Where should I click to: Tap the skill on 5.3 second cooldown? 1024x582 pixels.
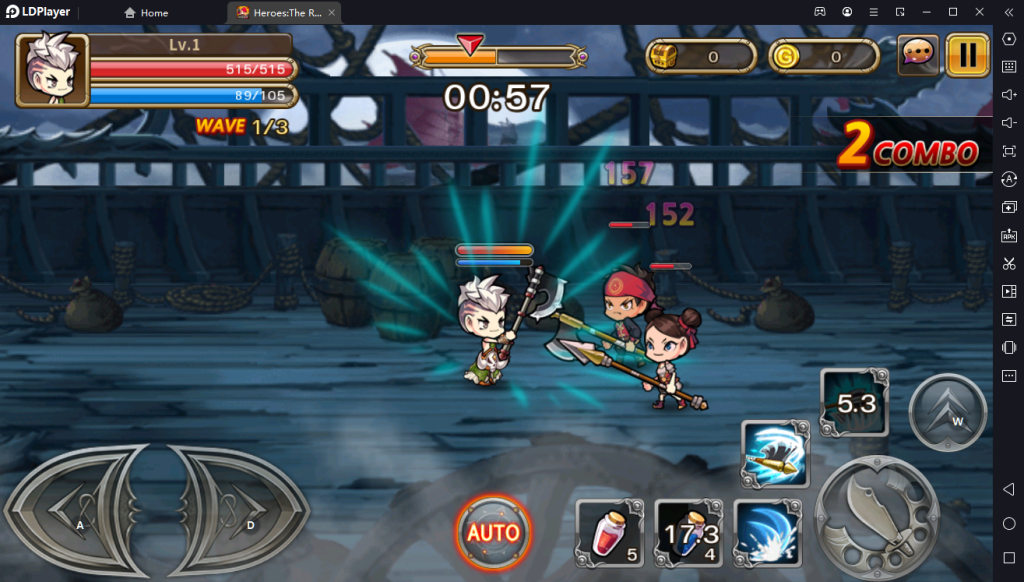(854, 402)
